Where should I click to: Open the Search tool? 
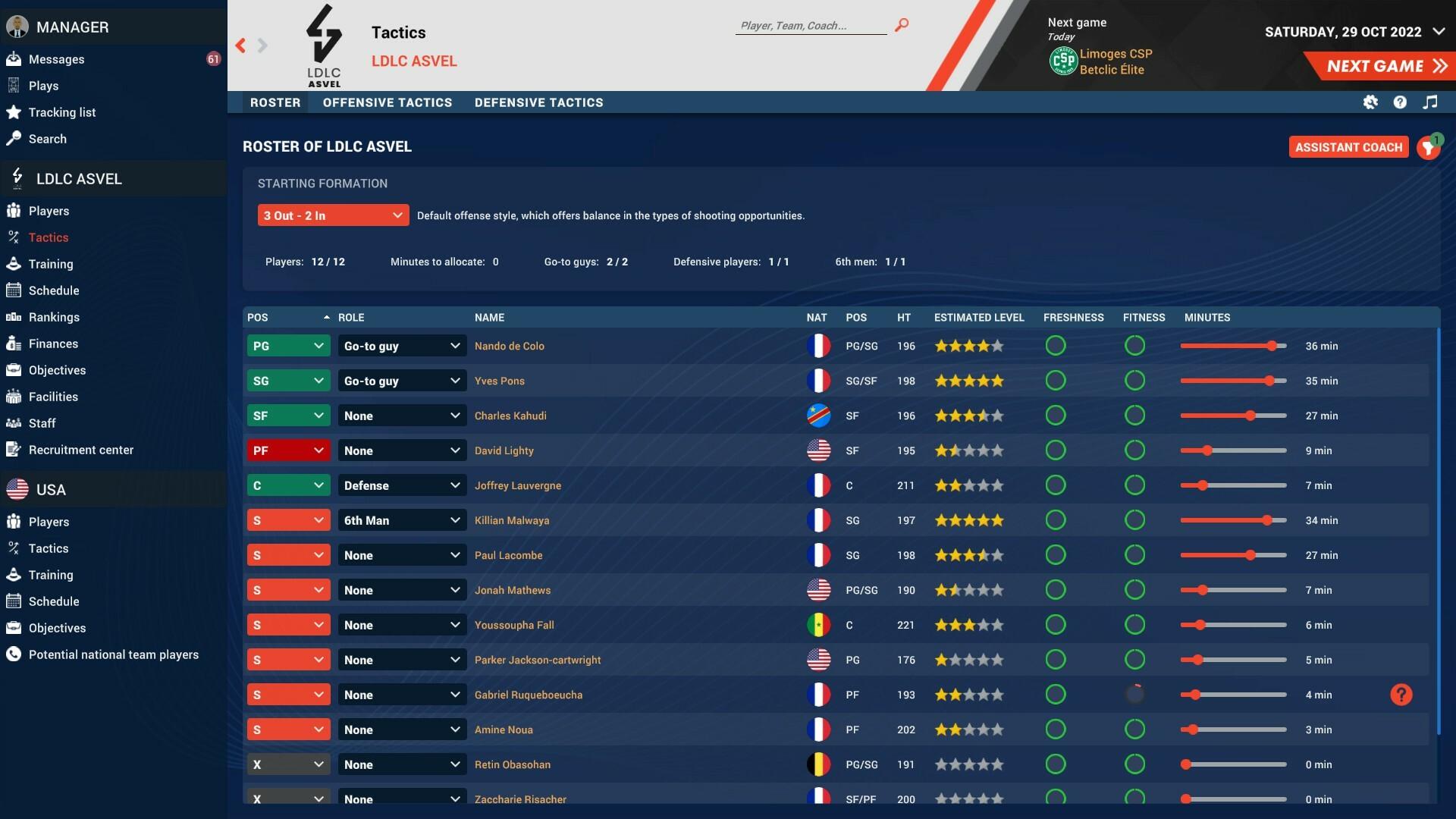click(x=48, y=139)
